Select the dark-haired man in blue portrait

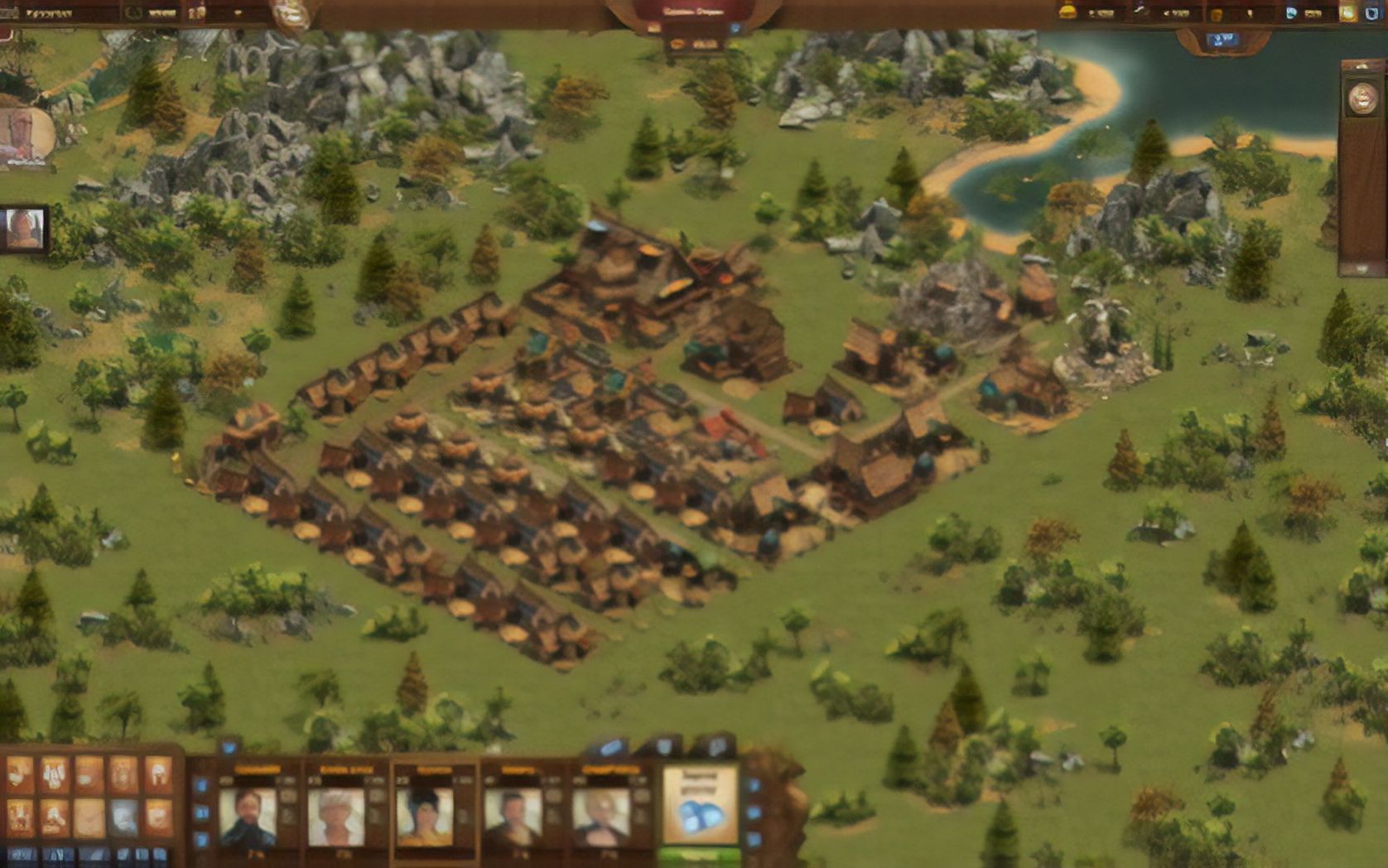tap(248, 817)
